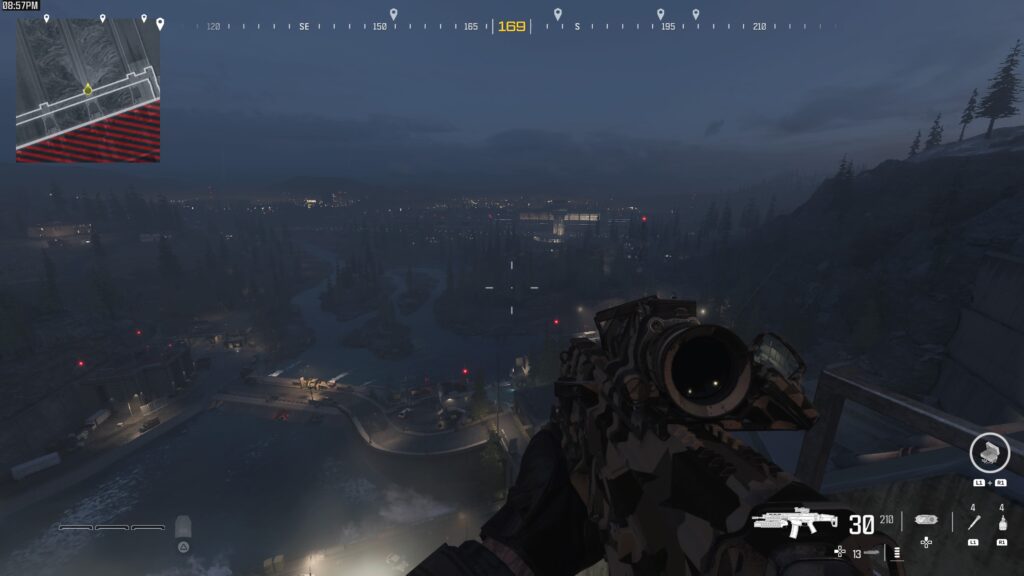Screen dimensions: 1024x576
Task: Click the minimap in the corner
Action: pyautogui.click(x=88, y=90)
